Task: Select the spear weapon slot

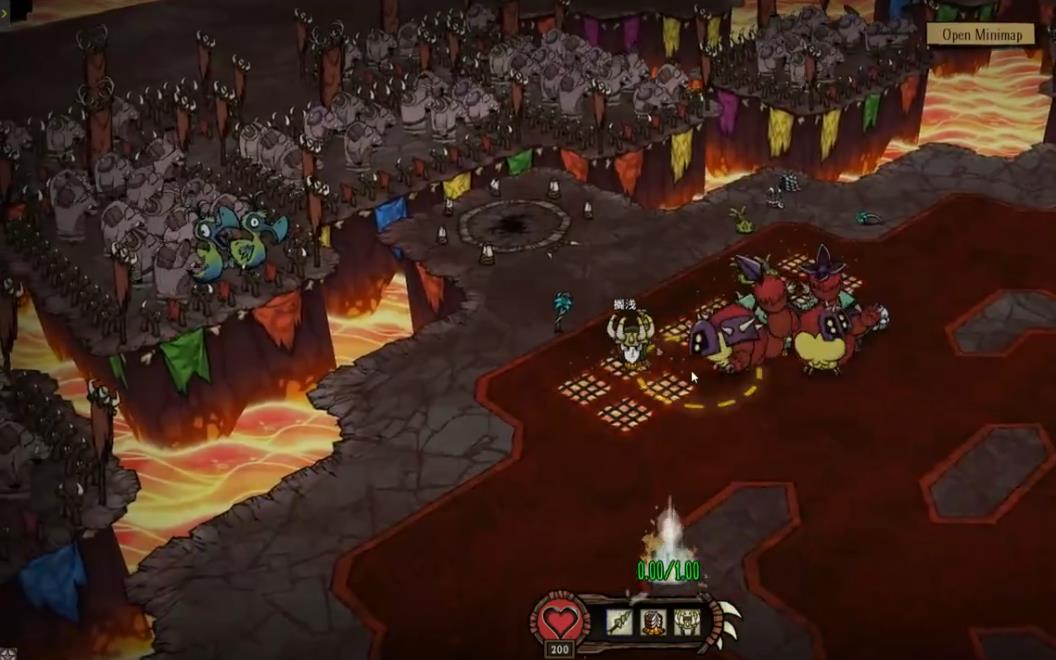Action: coord(620,623)
